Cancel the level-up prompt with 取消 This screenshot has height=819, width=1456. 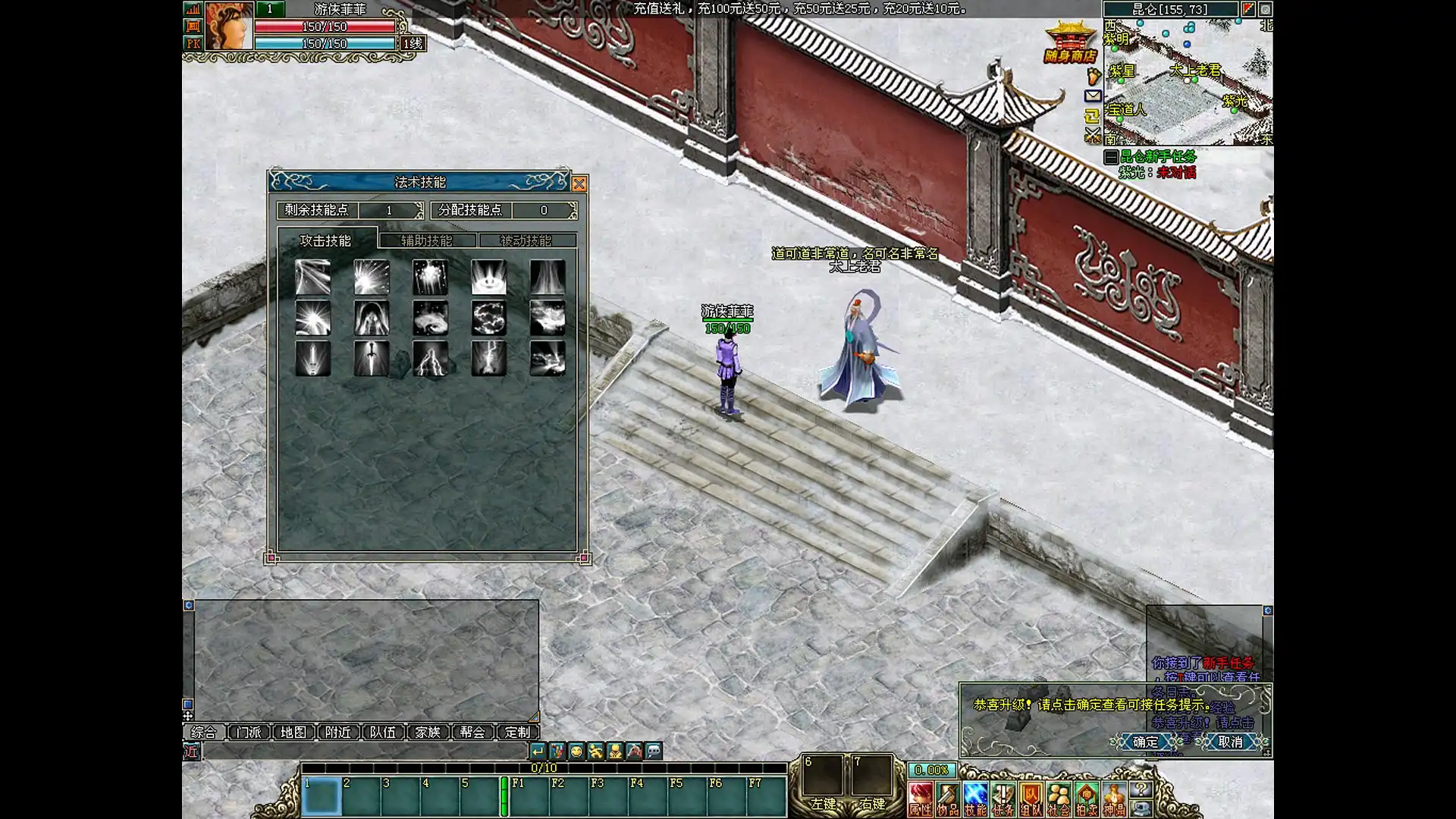(x=1230, y=742)
